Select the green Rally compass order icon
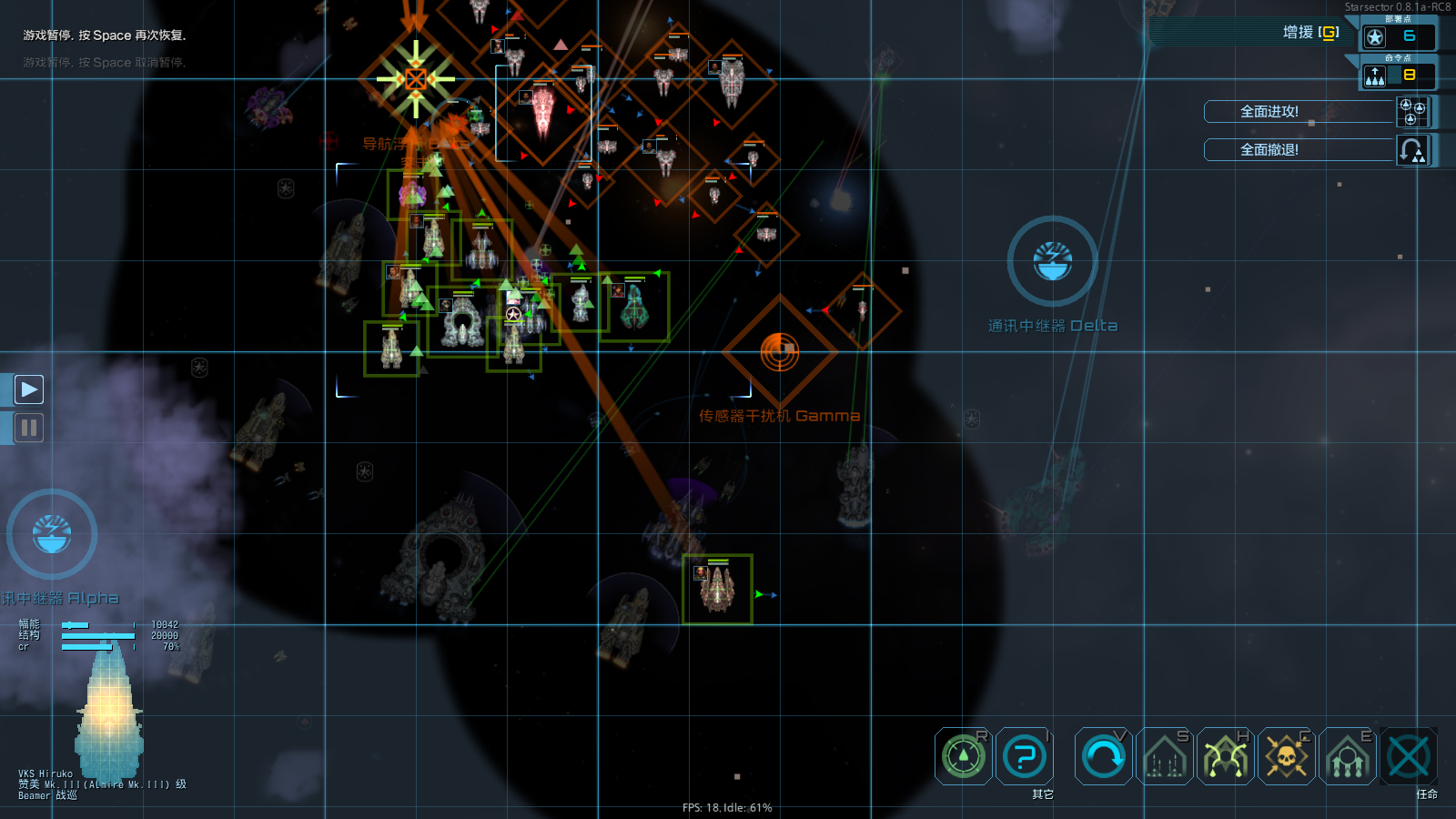Viewport: 1456px width, 819px height. tap(964, 755)
